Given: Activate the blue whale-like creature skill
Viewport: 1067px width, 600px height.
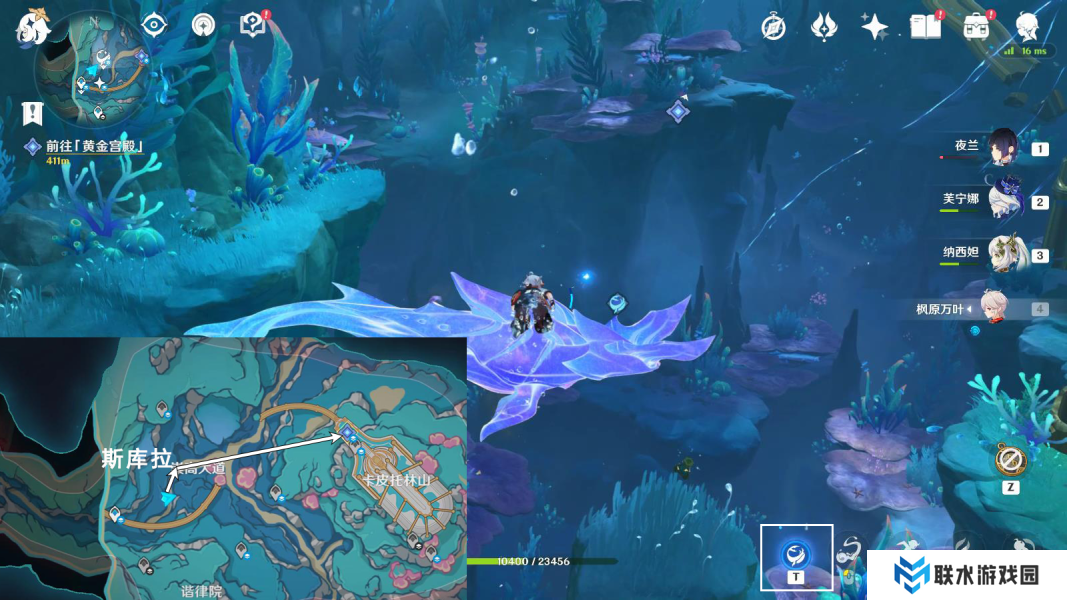Looking at the screenshot, I should (x=796, y=552).
